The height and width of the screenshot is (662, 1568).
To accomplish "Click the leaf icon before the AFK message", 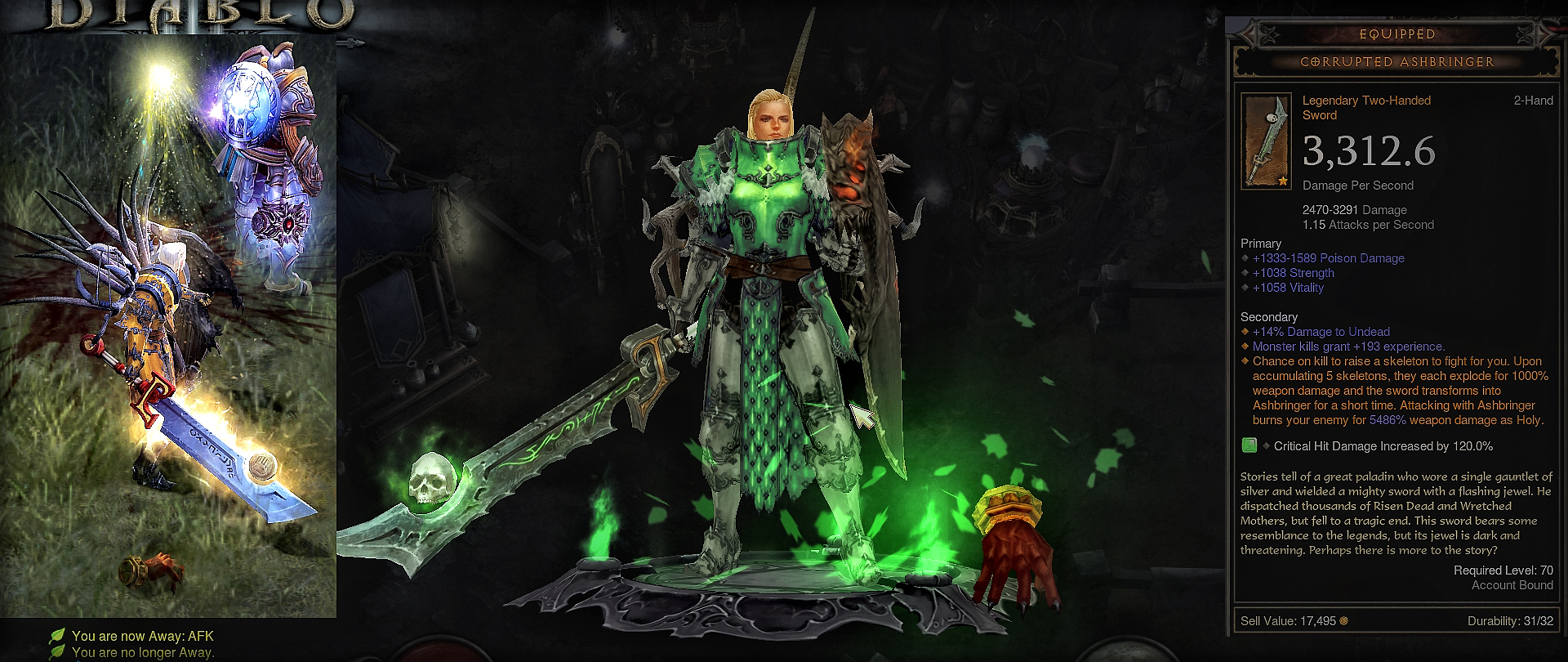I will pyautogui.click(x=57, y=634).
